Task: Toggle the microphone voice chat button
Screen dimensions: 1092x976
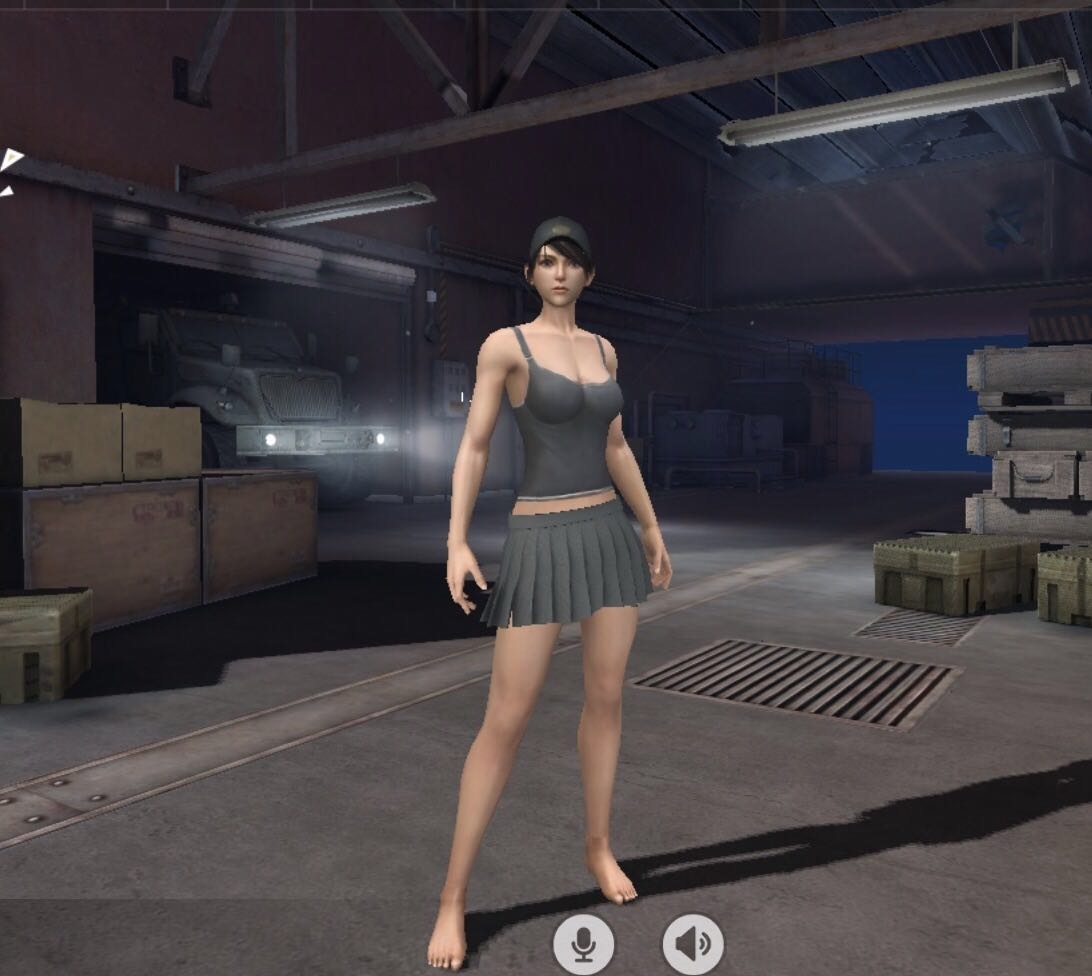Action: pyautogui.click(x=583, y=943)
